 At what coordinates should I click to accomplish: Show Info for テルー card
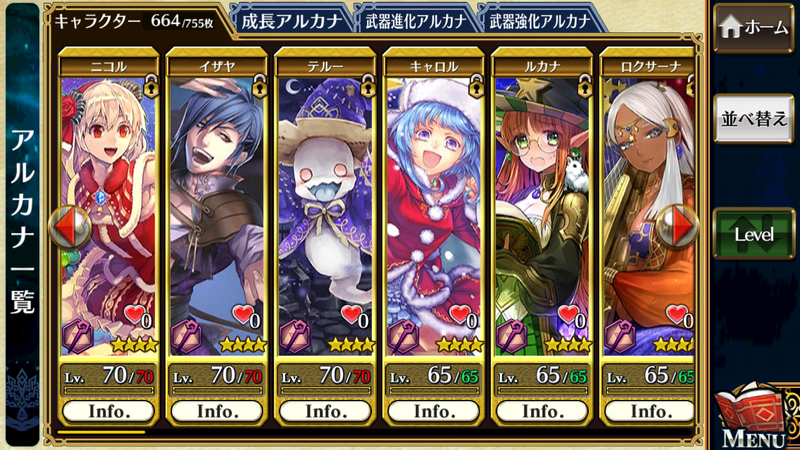(325, 411)
